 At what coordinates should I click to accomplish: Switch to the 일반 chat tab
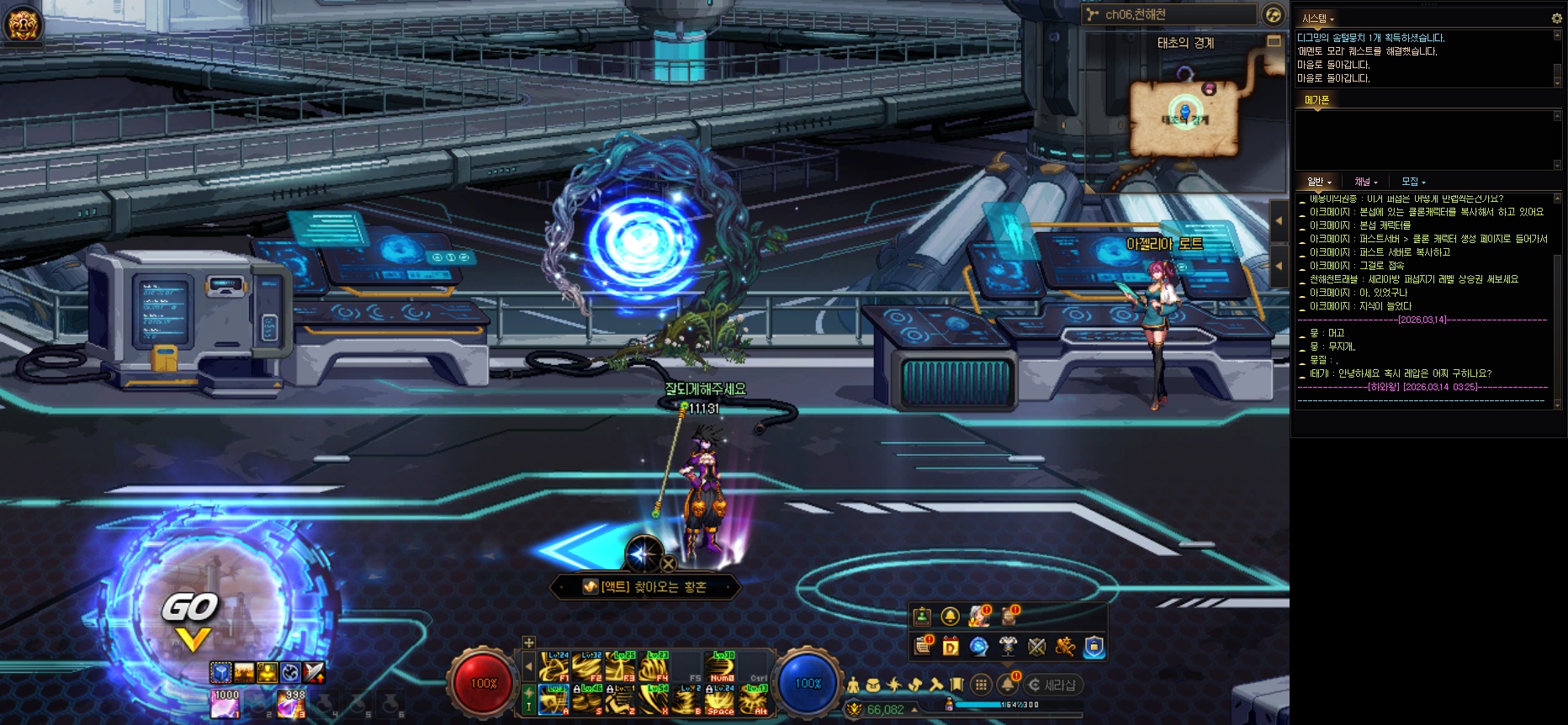(1317, 182)
